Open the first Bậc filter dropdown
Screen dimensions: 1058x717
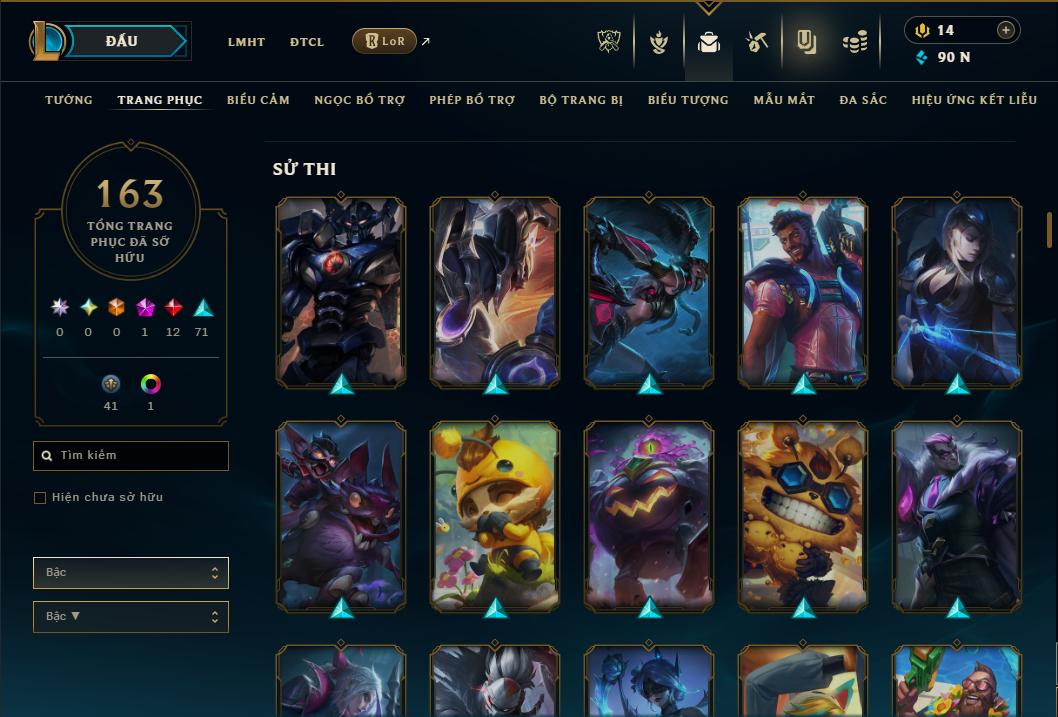131,573
